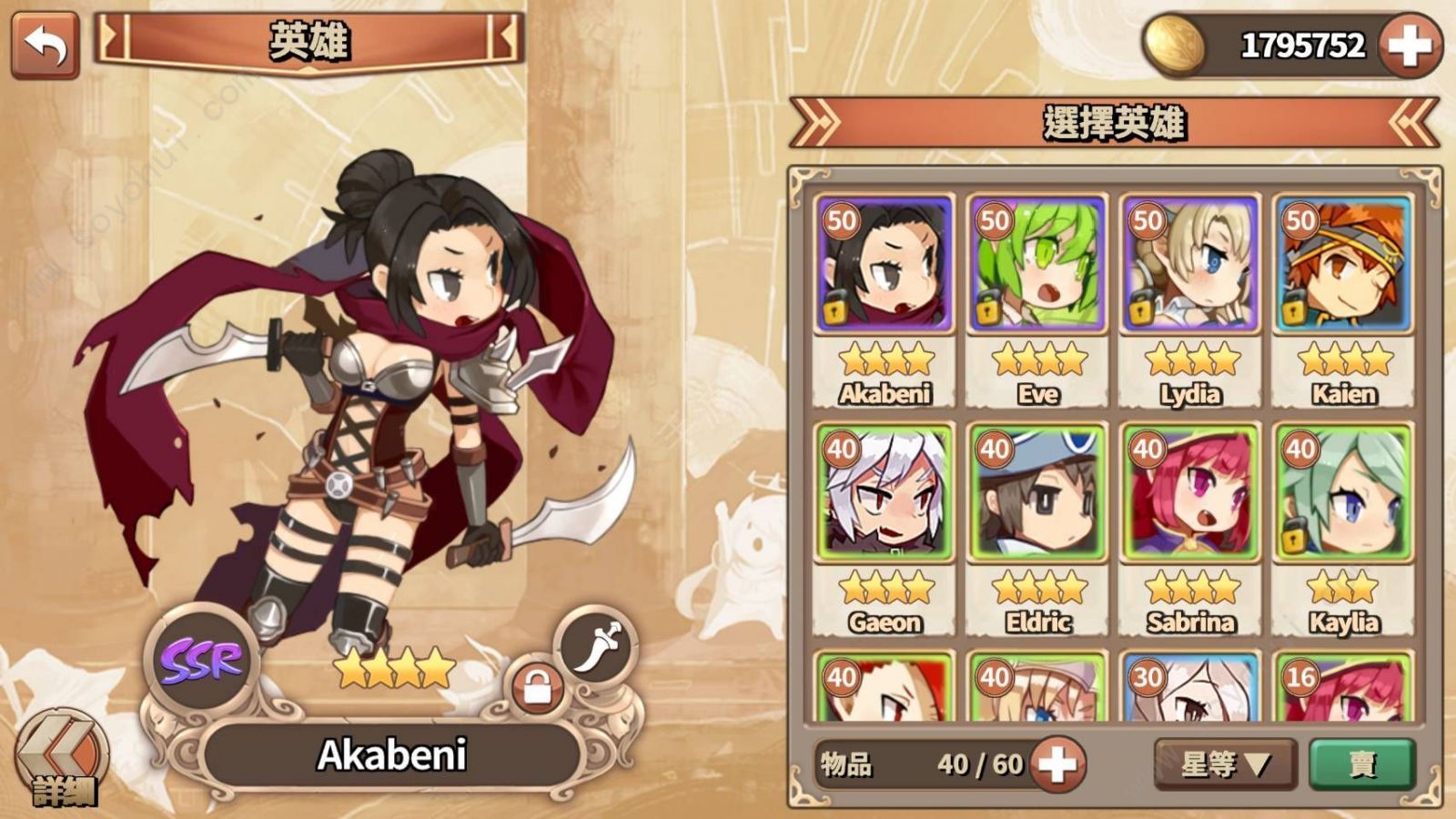1456x819 pixels.
Task: Select the Kaien hero portrait
Action: click(x=1343, y=265)
